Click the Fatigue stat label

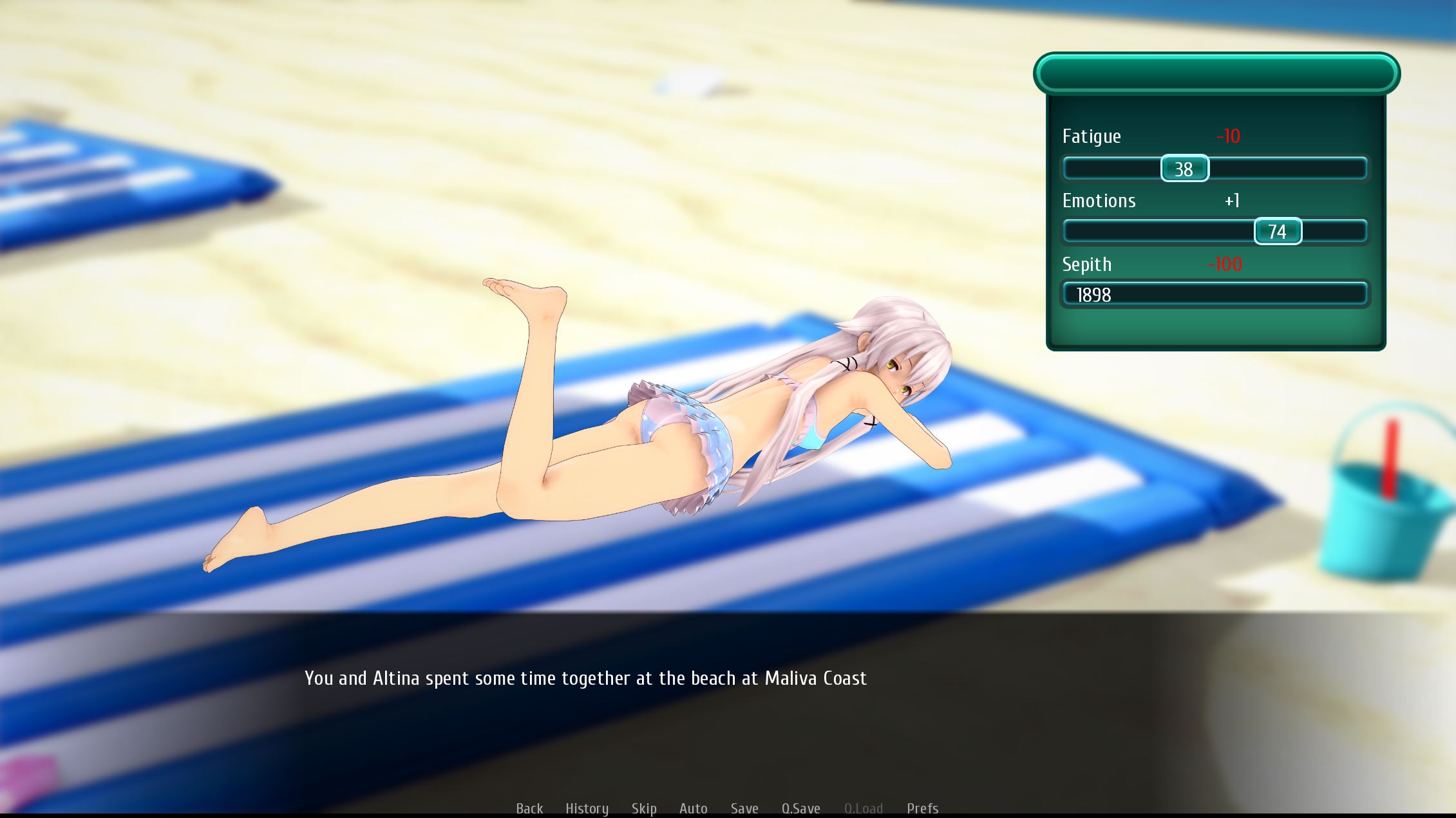coord(1092,136)
